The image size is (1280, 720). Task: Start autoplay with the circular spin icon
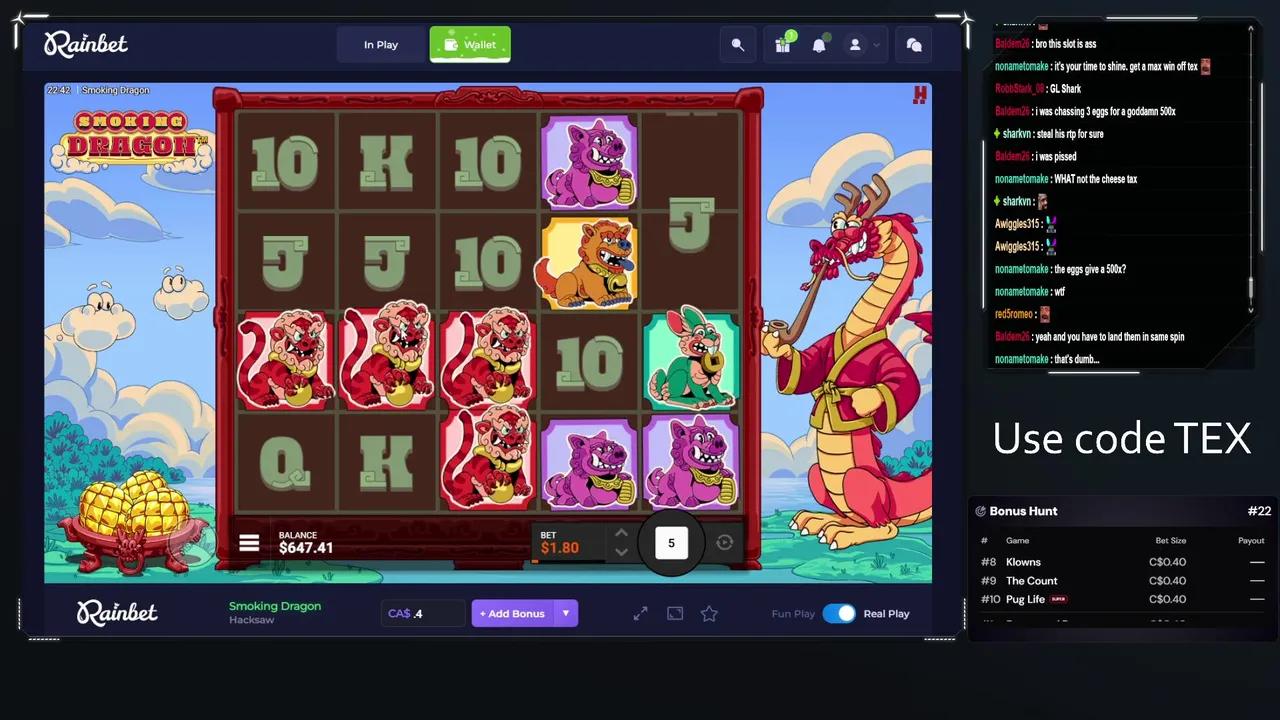point(724,542)
